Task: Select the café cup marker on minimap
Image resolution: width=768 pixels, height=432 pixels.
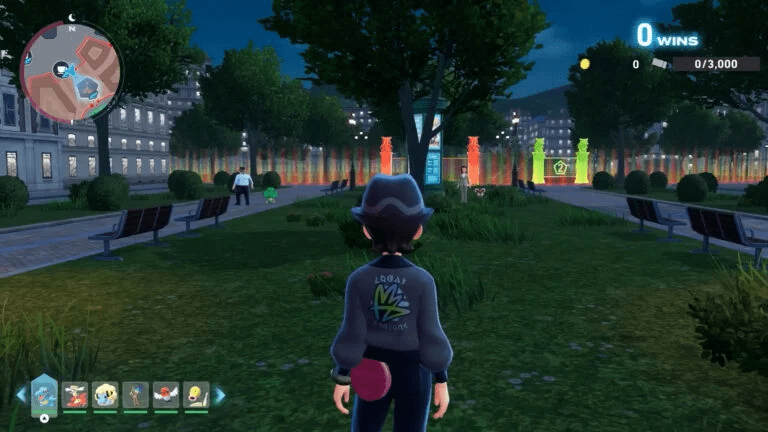Action: click(62, 68)
